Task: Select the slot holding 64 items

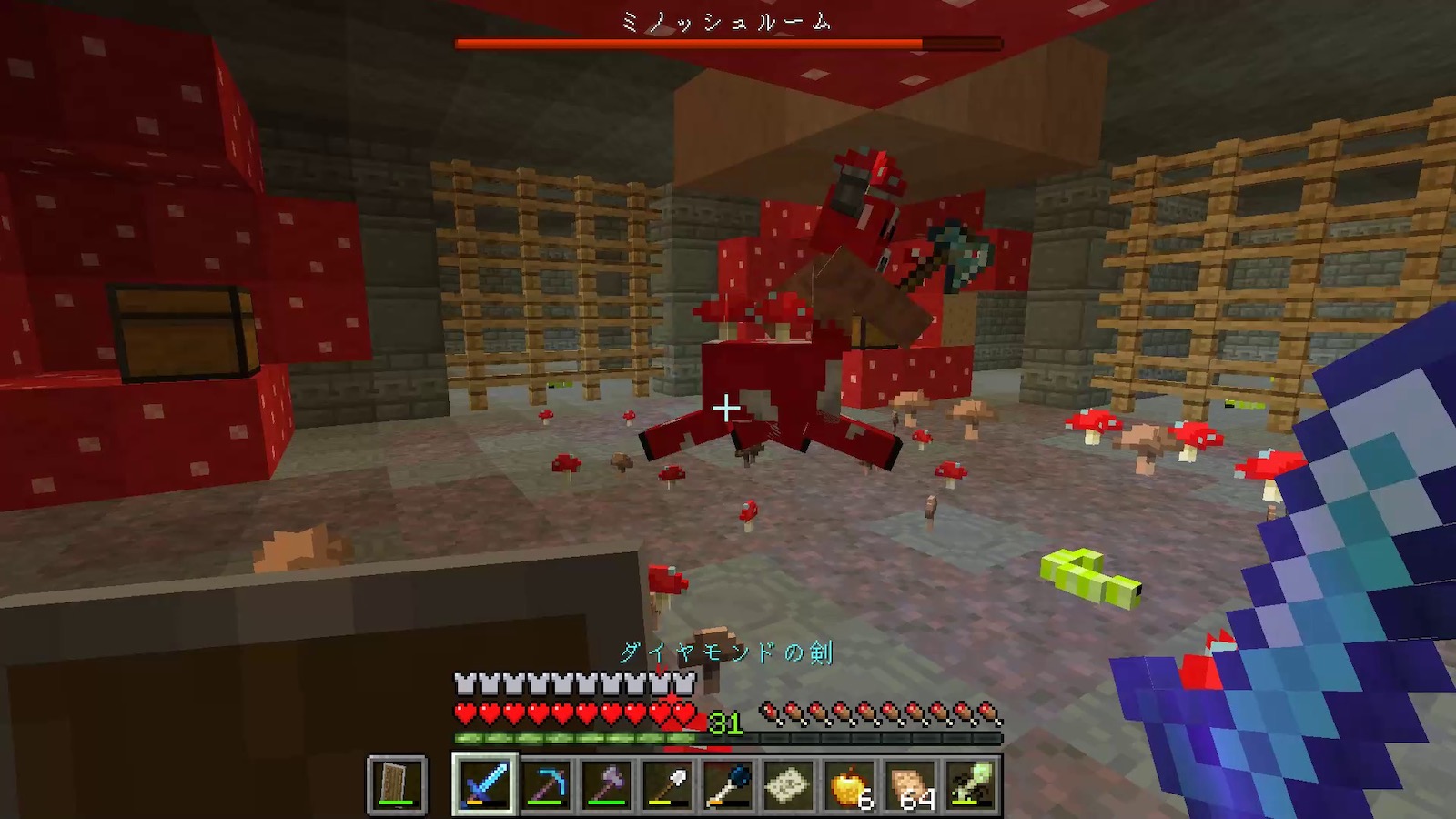Action: pos(911,784)
